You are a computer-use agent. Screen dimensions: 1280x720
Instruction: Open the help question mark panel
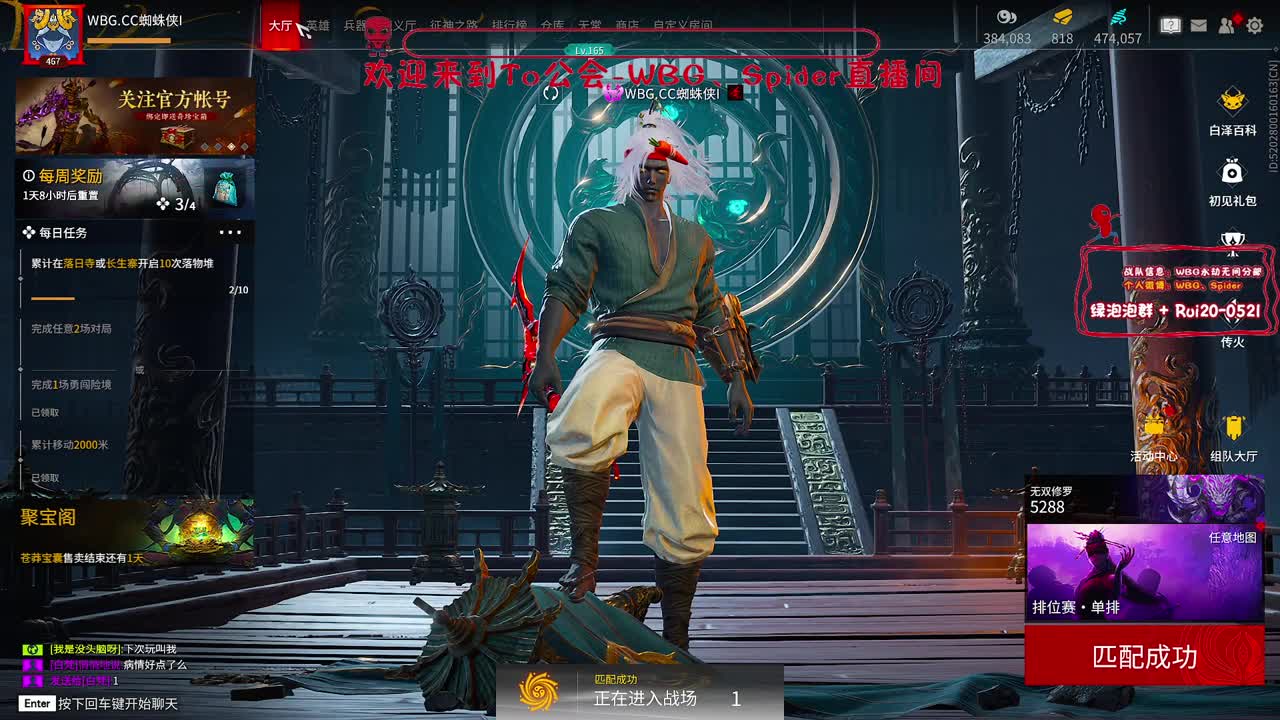point(1170,25)
